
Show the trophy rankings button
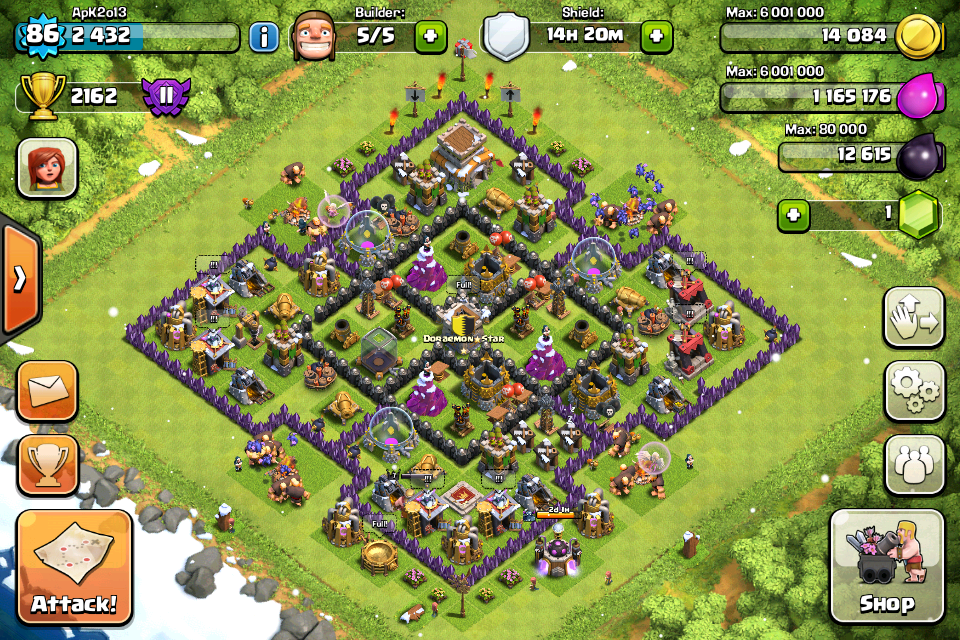(47, 461)
